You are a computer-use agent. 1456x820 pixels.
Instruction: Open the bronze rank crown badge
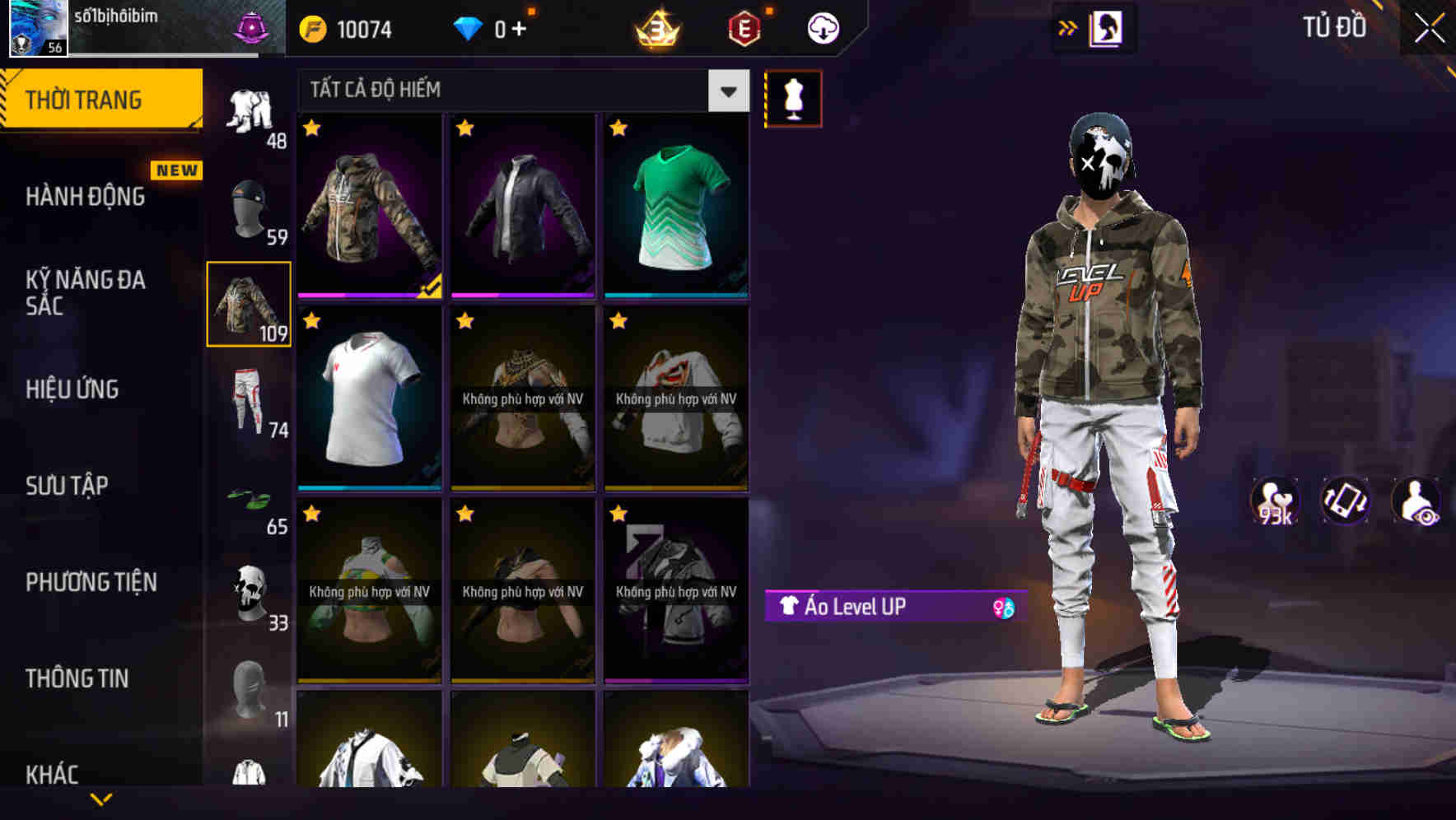click(655, 27)
